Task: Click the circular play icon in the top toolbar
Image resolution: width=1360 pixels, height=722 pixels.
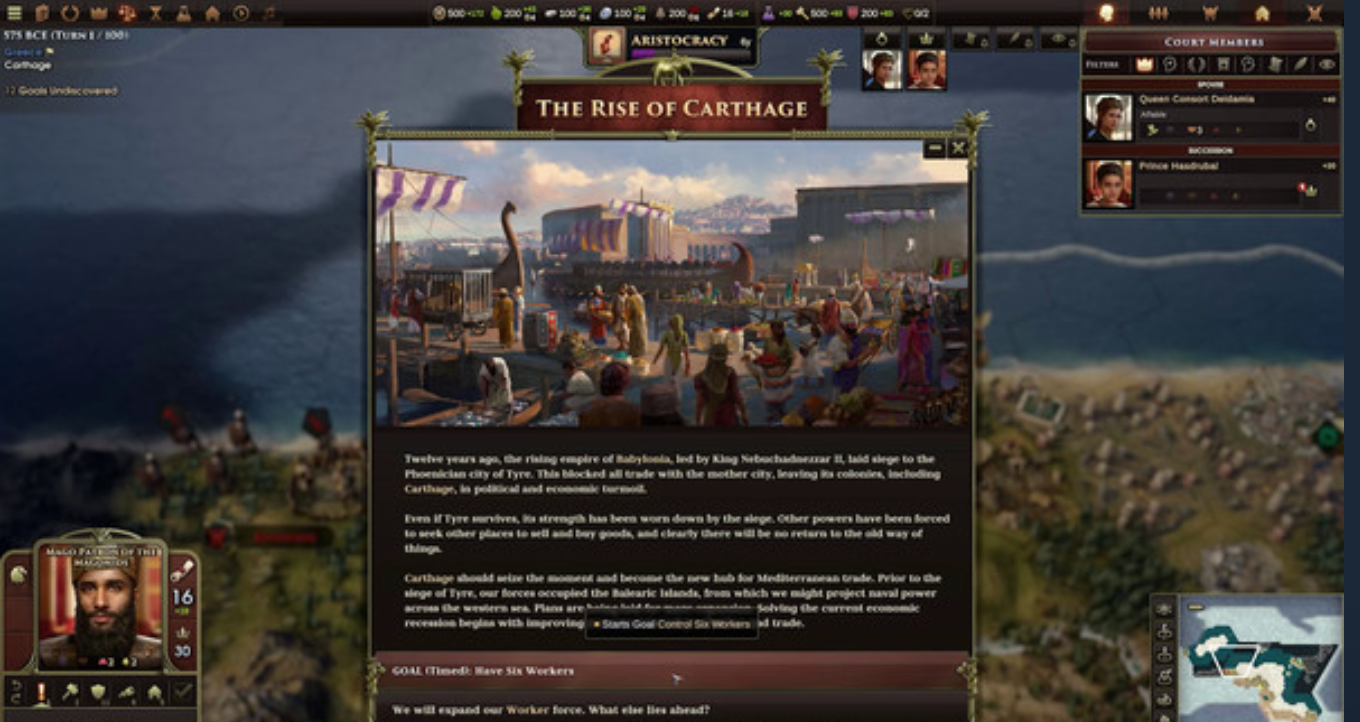Action: click(241, 13)
